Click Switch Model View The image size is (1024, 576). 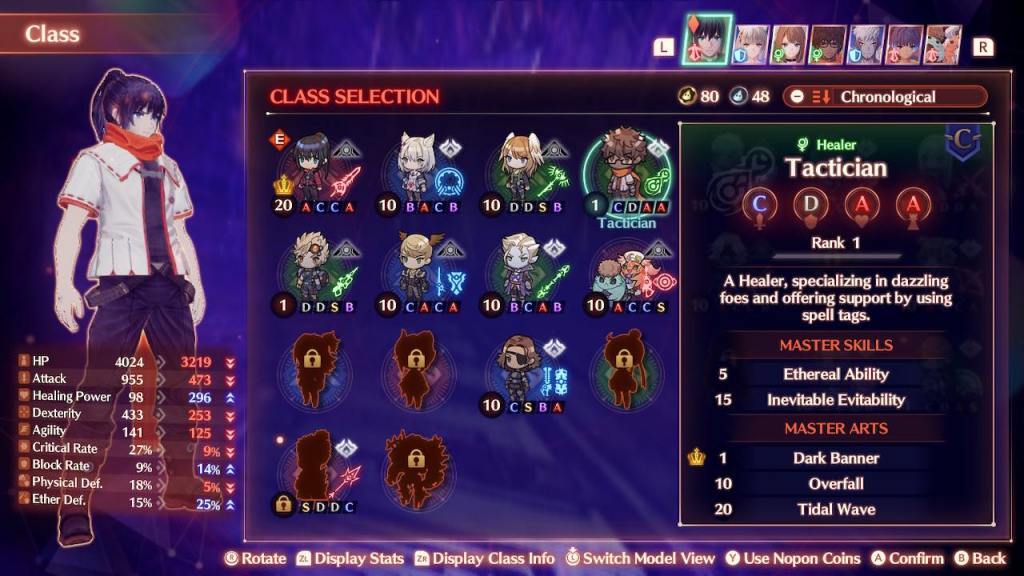[x=640, y=558]
